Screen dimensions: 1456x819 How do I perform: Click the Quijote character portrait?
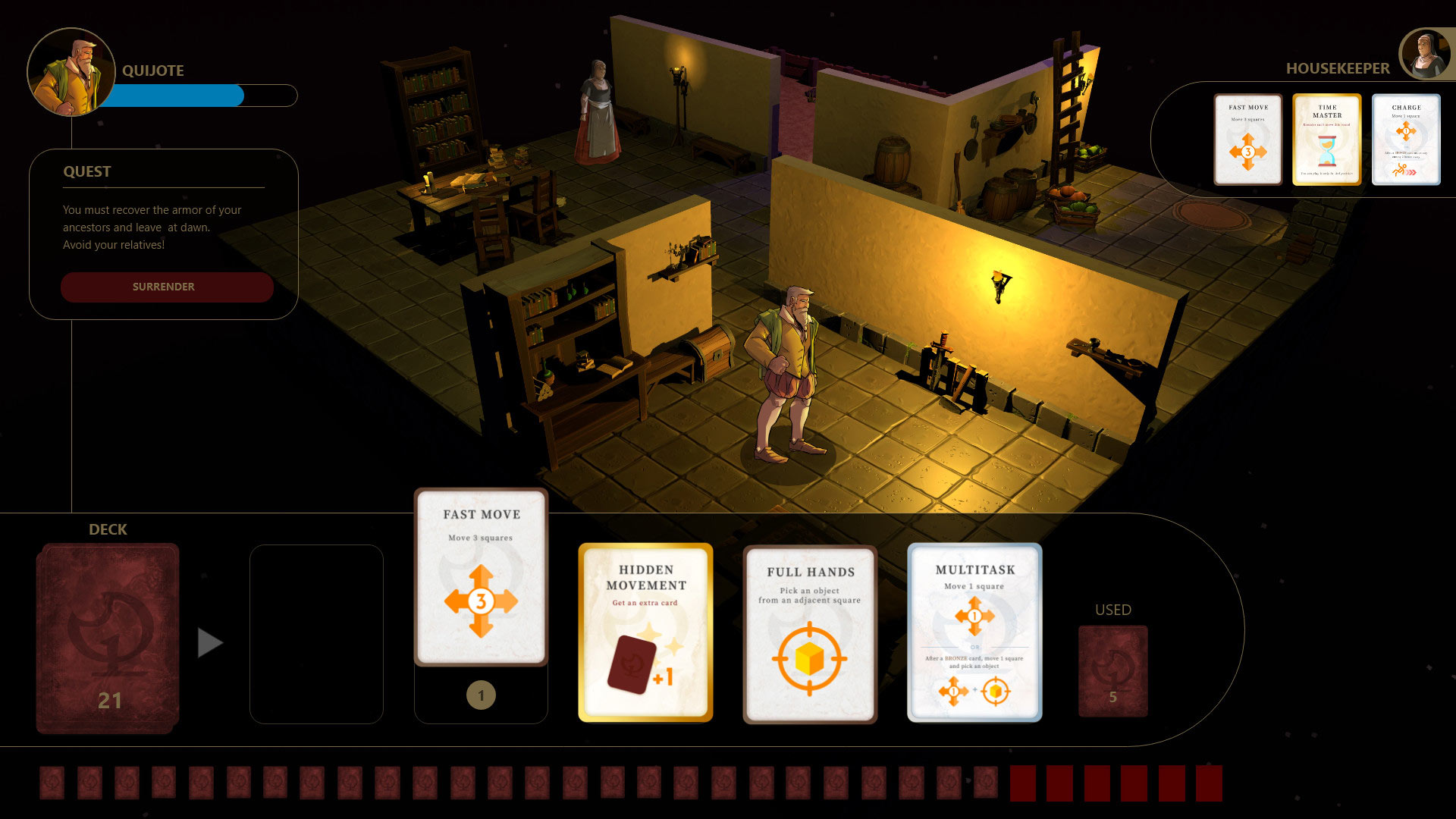coord(71,72)
